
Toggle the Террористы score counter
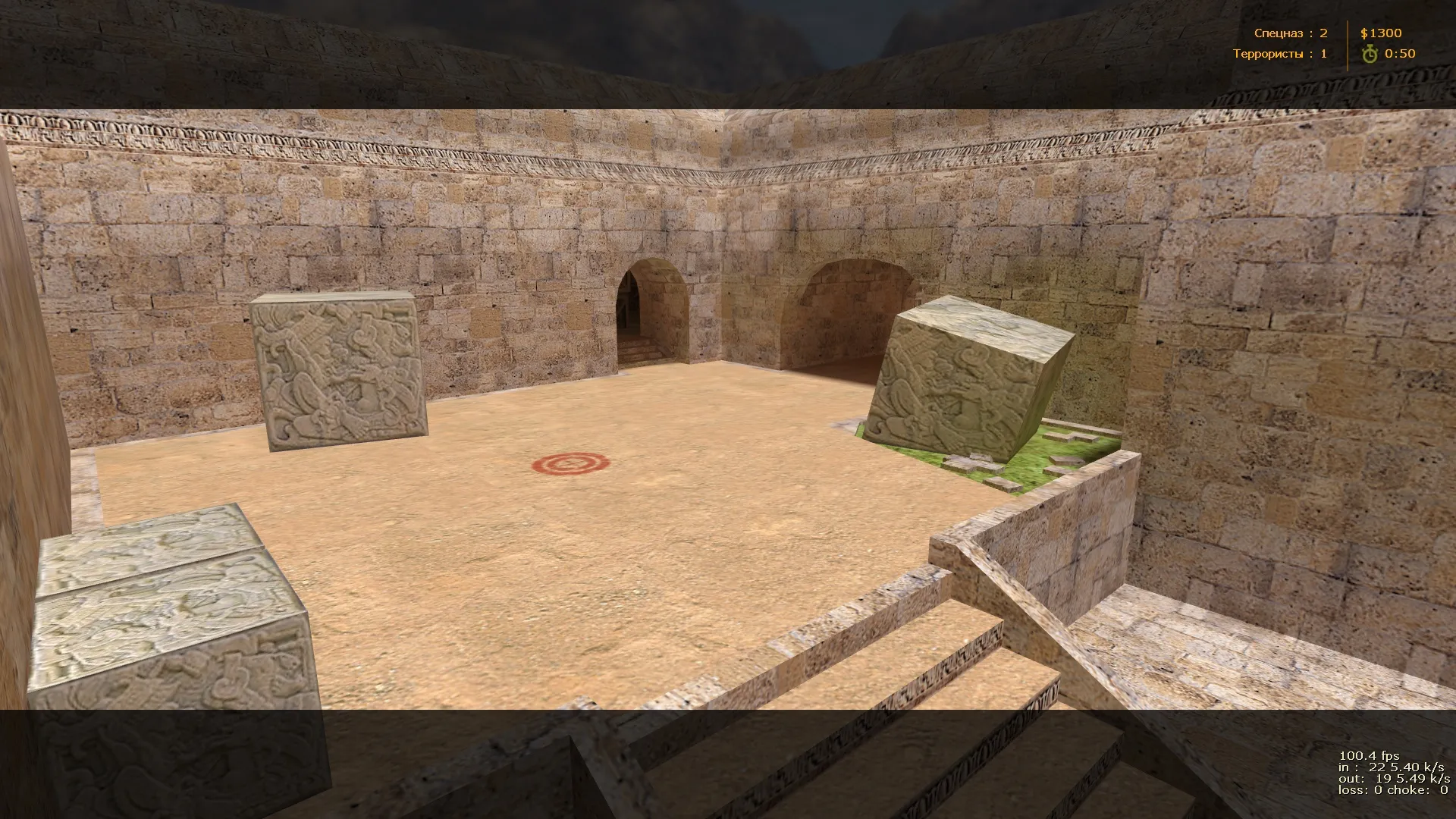click(1326, 54)
